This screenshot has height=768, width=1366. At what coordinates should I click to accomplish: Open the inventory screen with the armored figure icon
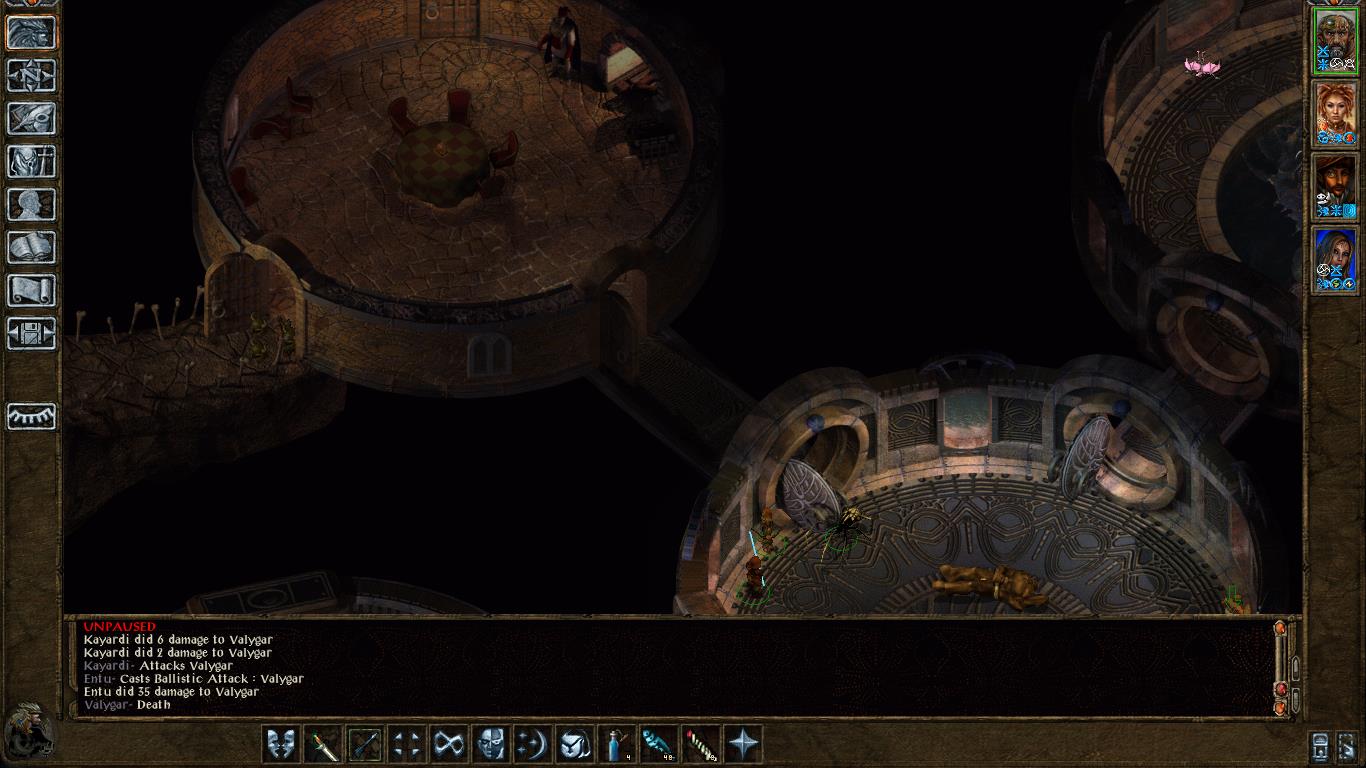(31, 162)
